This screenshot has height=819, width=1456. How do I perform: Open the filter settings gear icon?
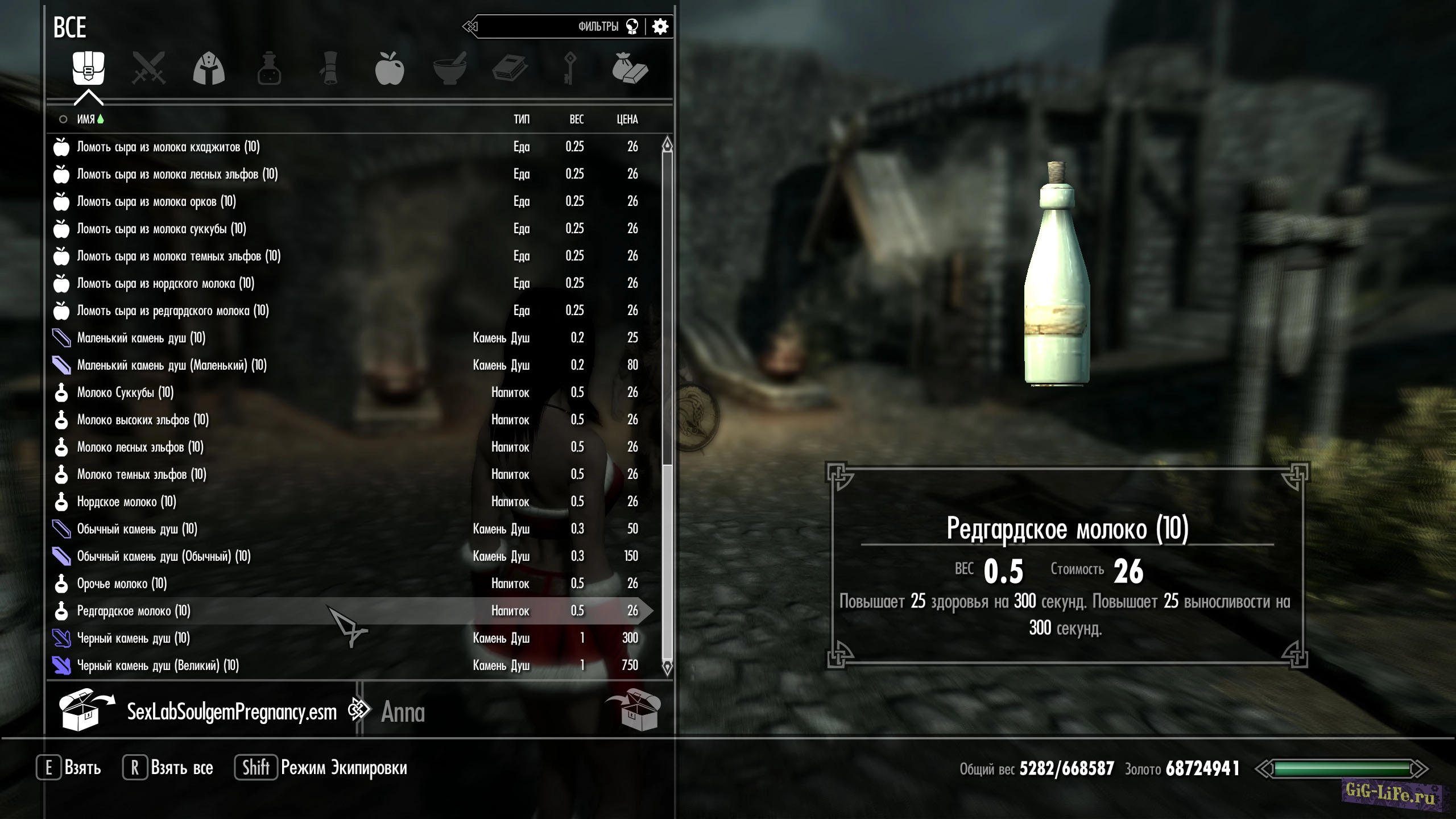pos(660,27)
